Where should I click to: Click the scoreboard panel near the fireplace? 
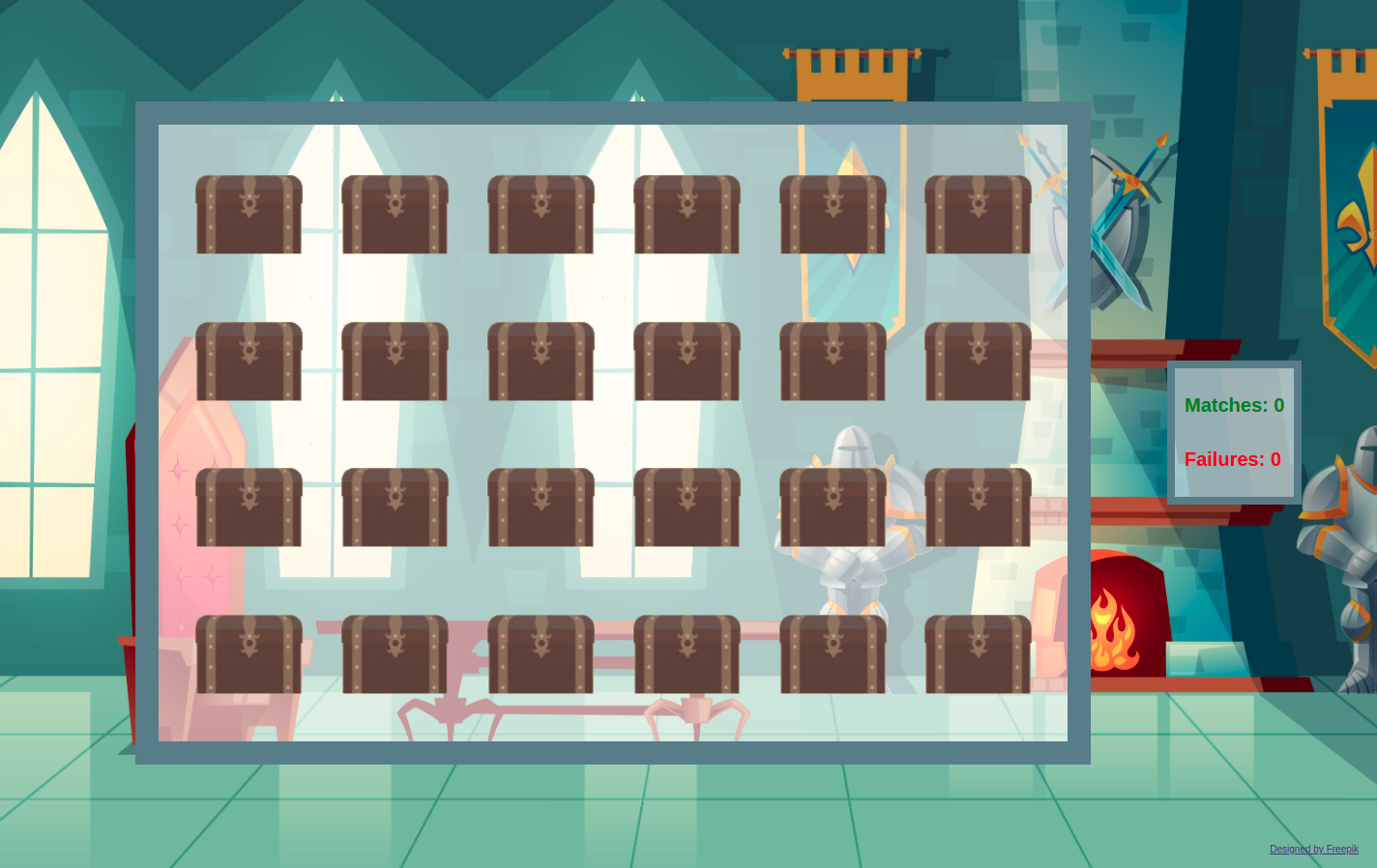pos(1233,432)
